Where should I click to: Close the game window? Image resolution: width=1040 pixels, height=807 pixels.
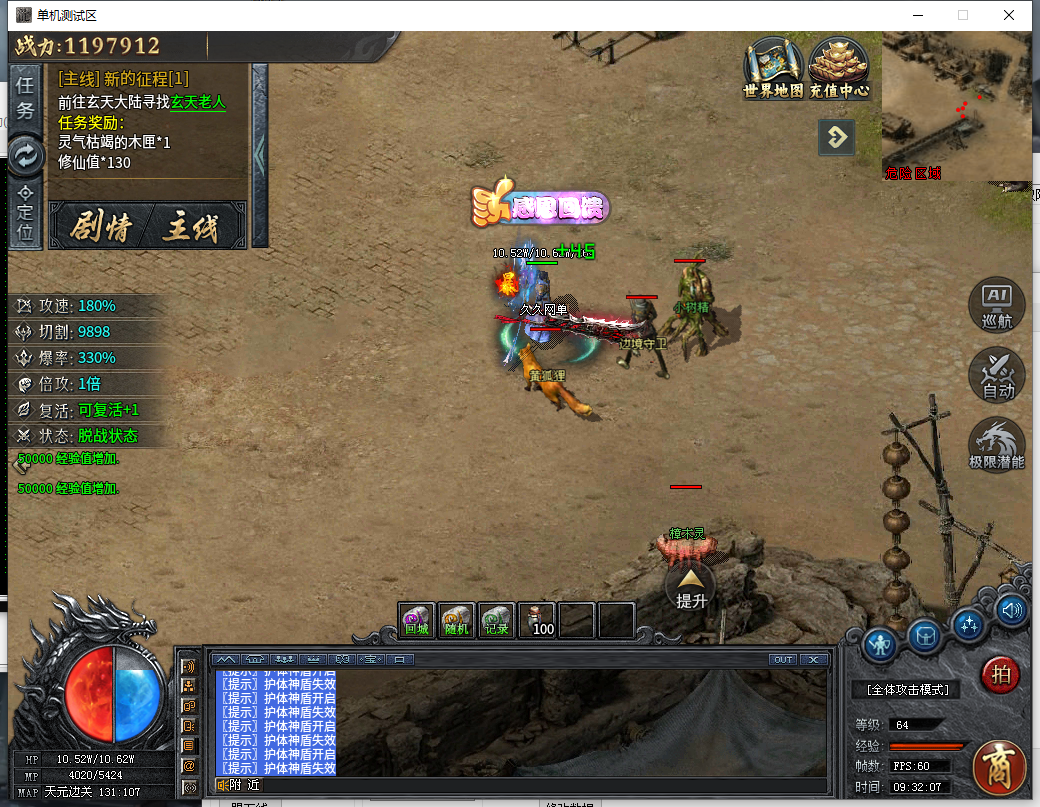1010,15
